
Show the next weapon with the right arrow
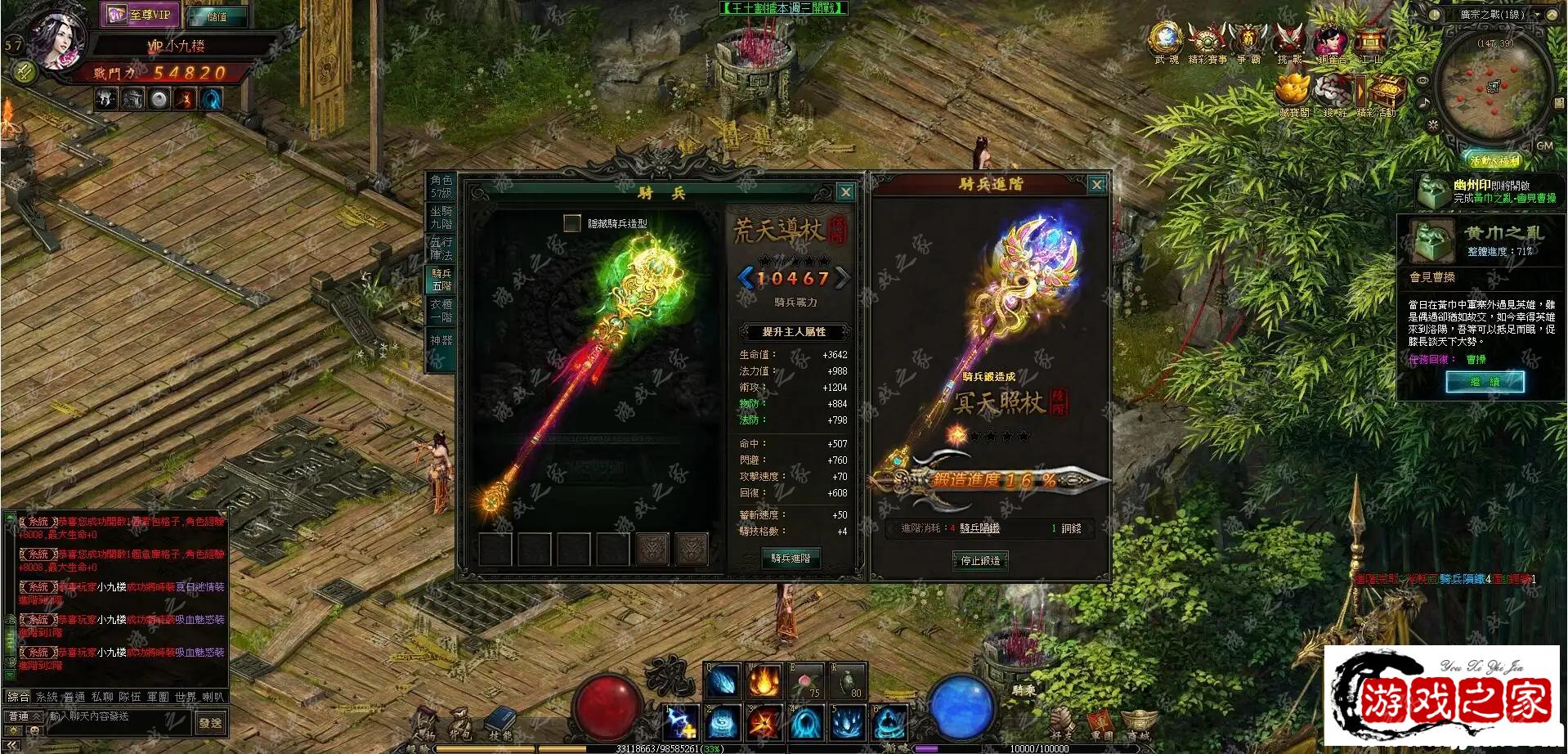pyautogui.click(x=843, y=278)
